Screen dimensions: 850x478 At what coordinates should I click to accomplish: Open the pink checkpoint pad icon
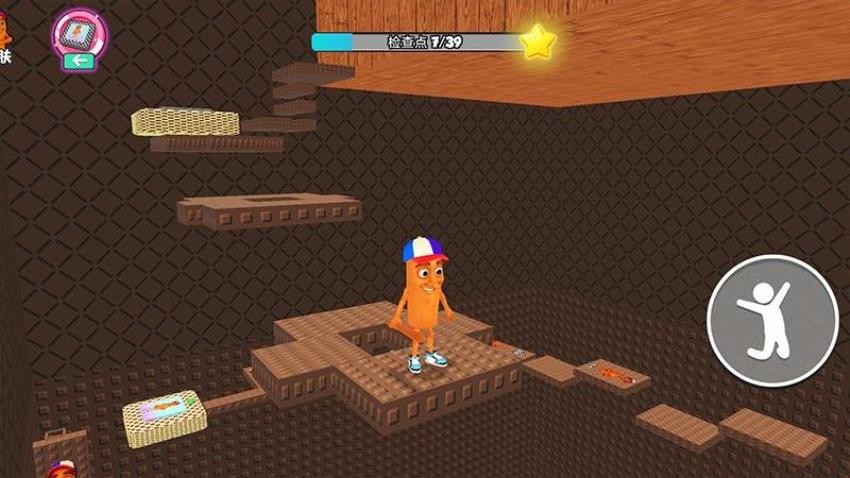click(79, 35)
